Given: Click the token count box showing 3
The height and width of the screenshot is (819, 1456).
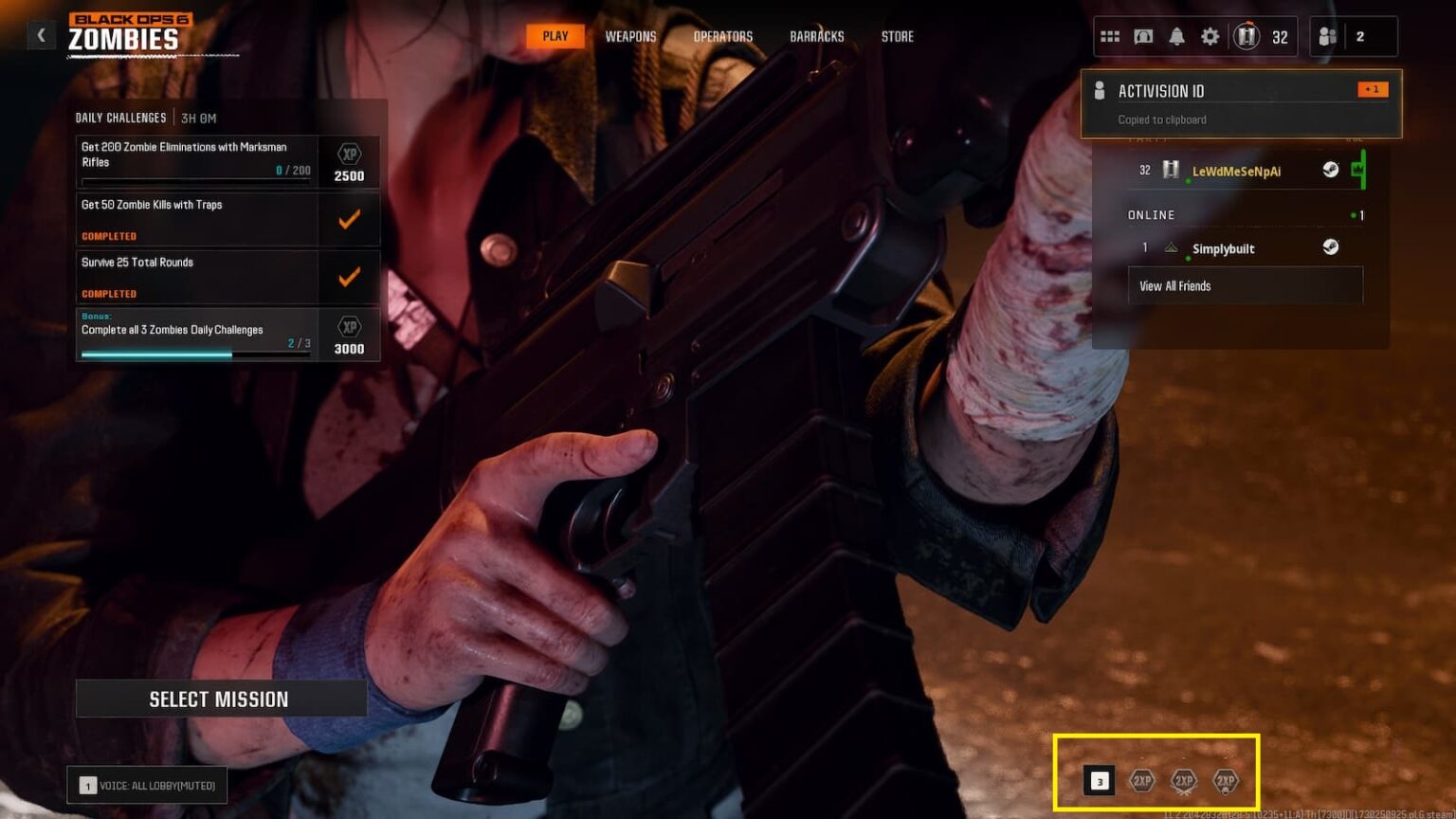Looking at the screenshot, I should [x=1100, y=781].
